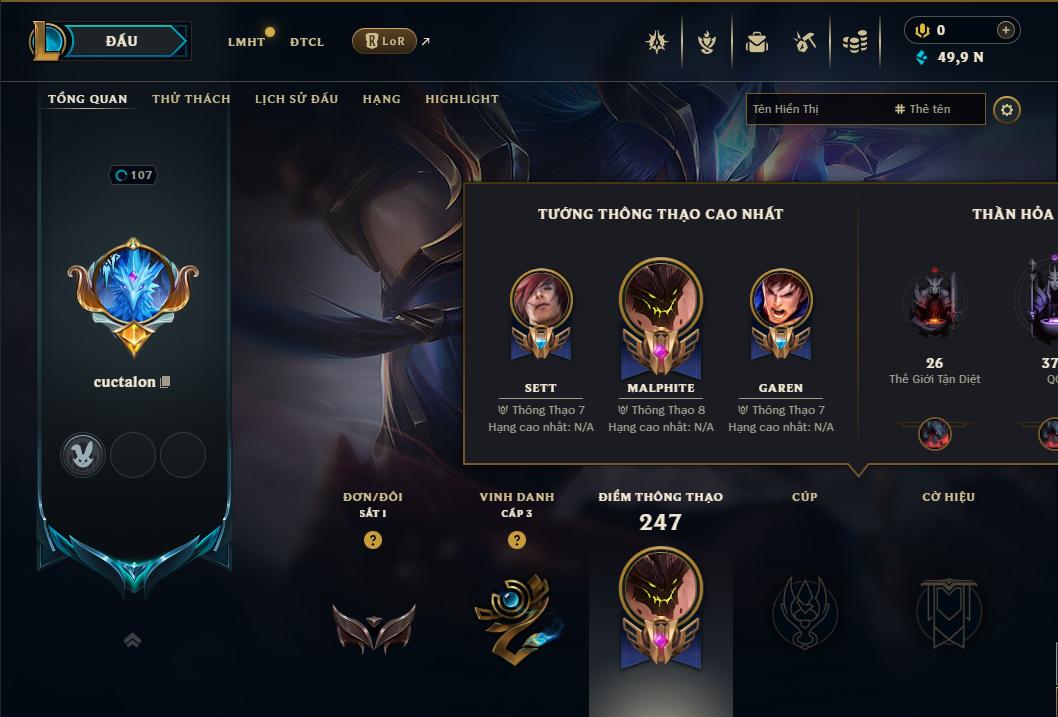
Task: Click the Vinh Danh help question mark
Action: (517, 540)
